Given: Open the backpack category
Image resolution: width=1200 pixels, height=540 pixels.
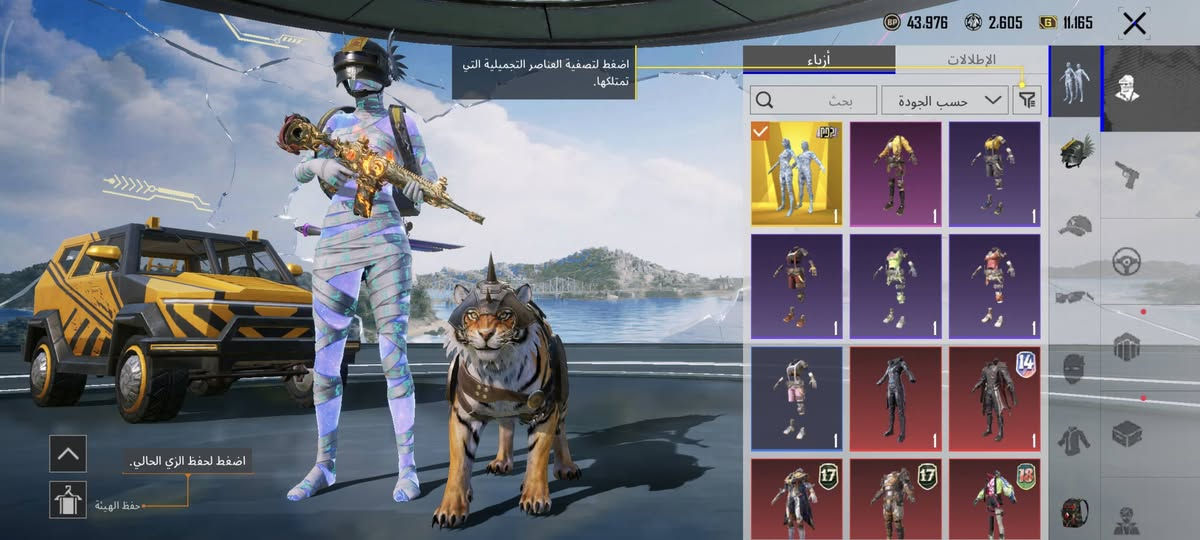Looking at the screenshot, I should [1074, 512].
